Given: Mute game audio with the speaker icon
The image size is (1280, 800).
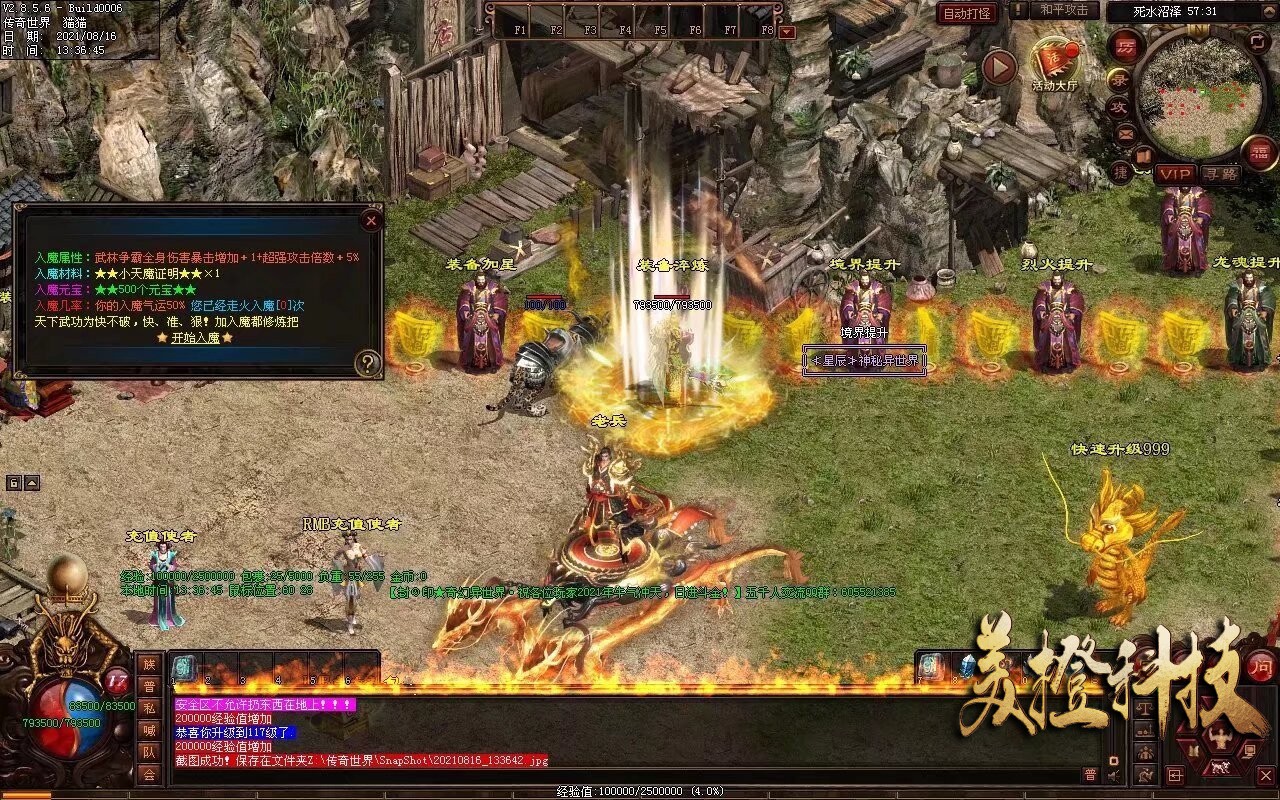Looking at the screenshot, I should (1113, 775).
